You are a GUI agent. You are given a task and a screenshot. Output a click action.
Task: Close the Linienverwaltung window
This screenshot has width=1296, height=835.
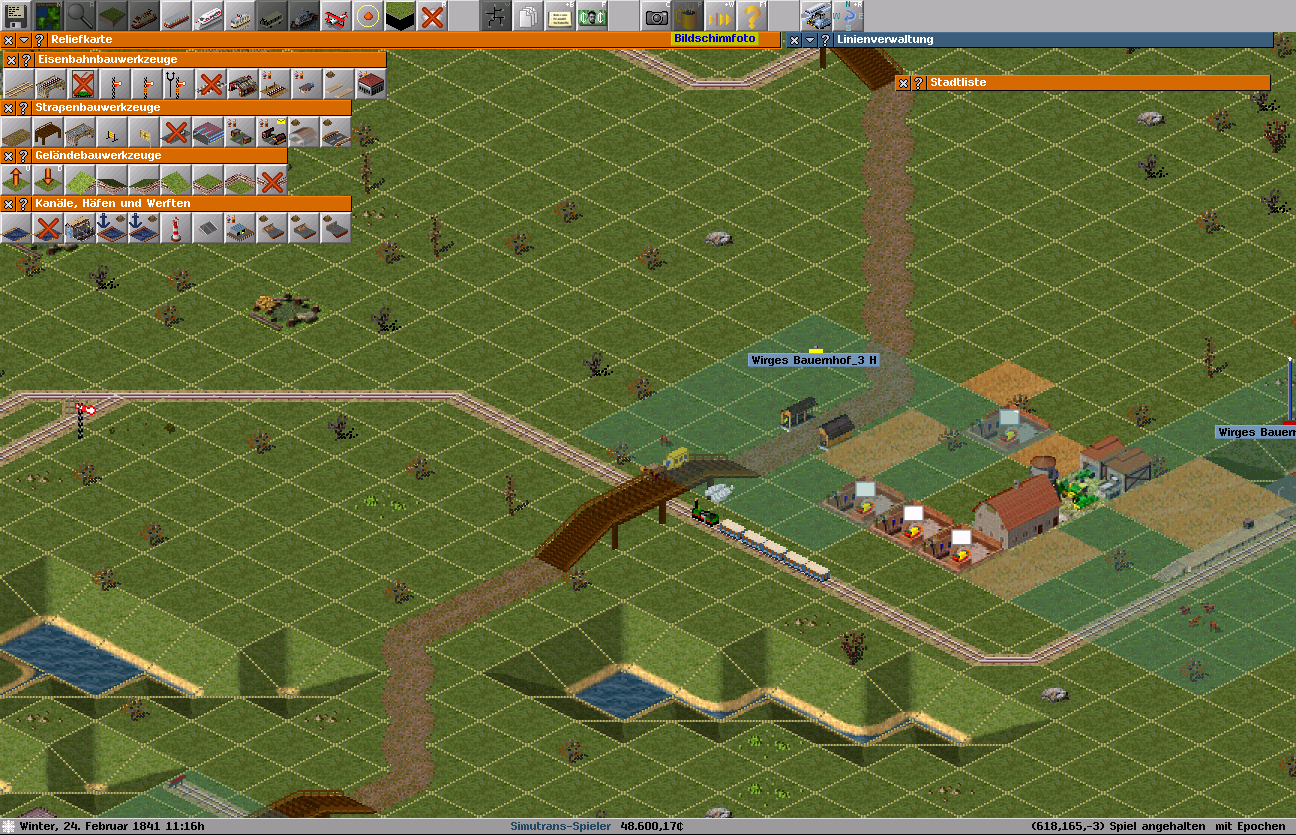[794, 40]
